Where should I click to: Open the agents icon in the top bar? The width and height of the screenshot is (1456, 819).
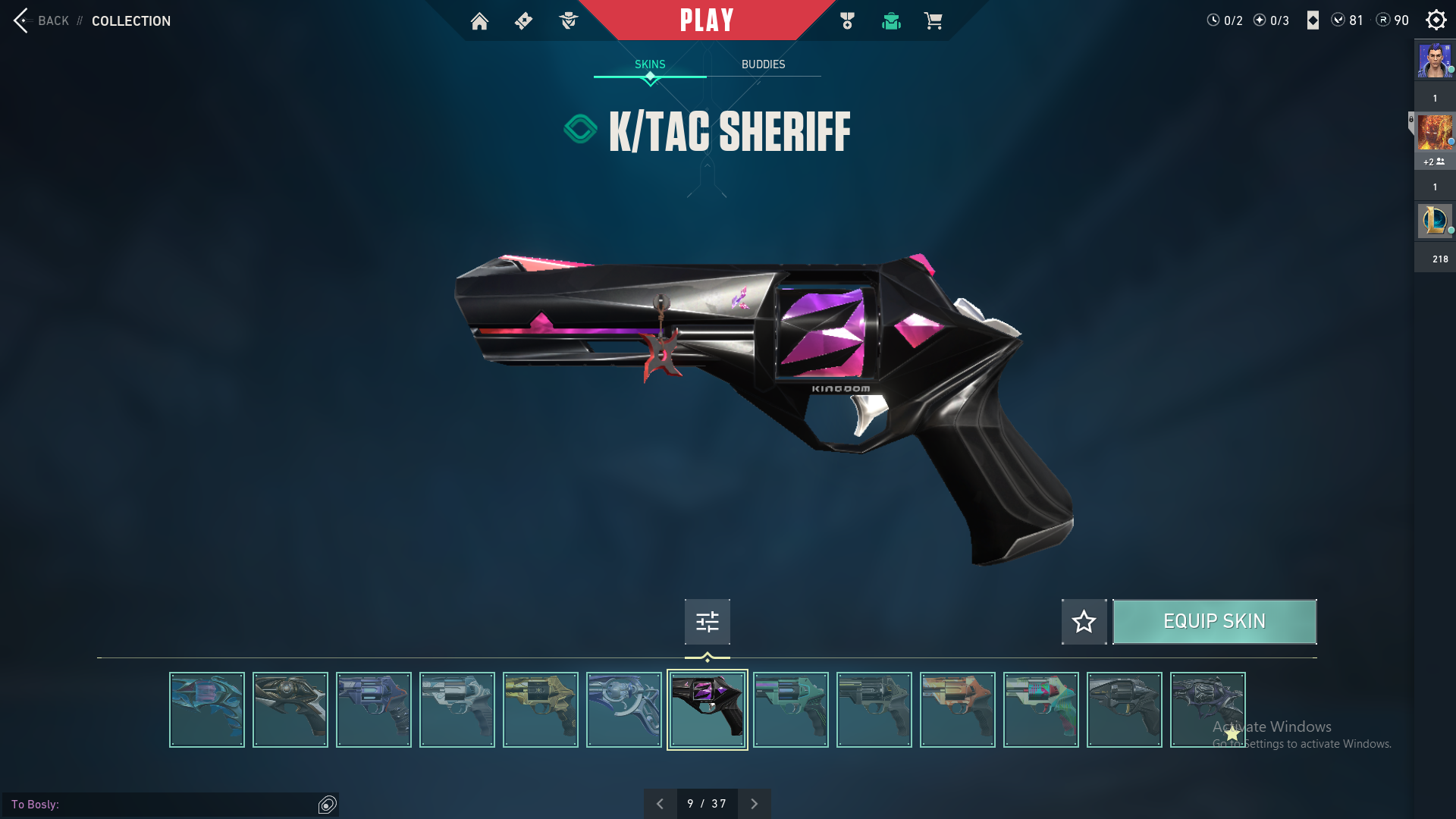point(568,21)
